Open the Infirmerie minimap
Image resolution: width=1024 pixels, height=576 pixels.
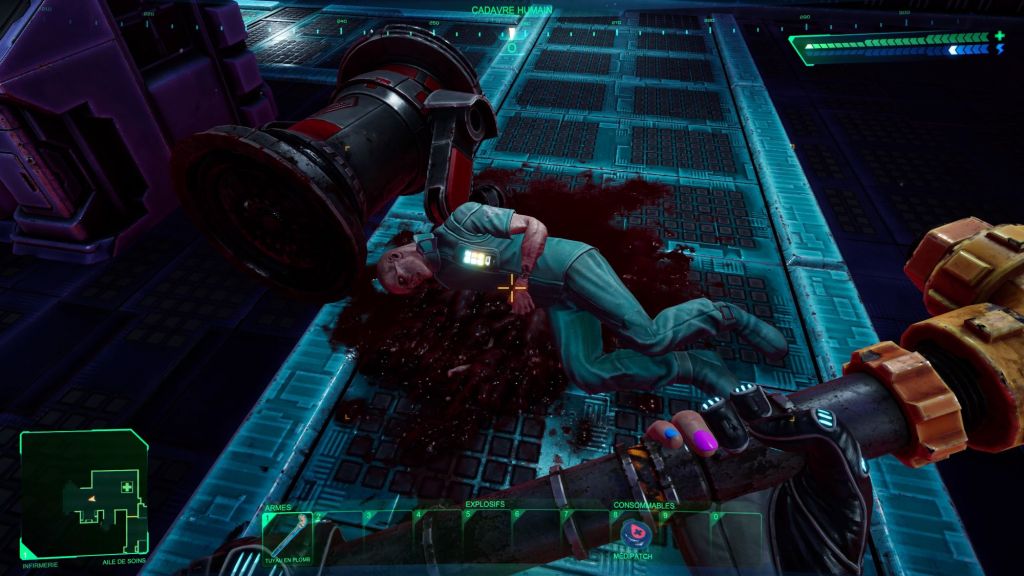(x=84, y=493)
